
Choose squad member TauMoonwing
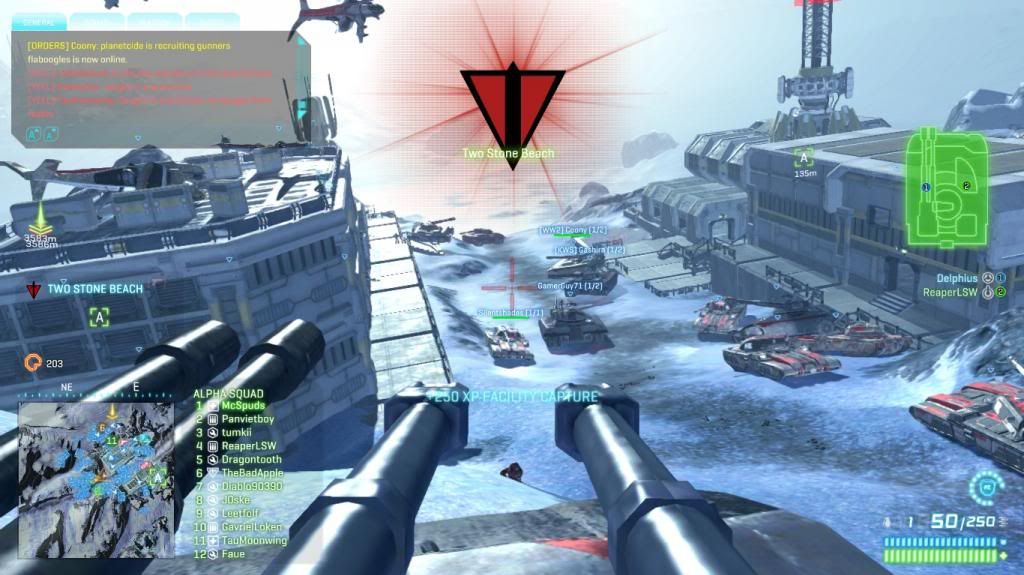(x=254, y=540)
